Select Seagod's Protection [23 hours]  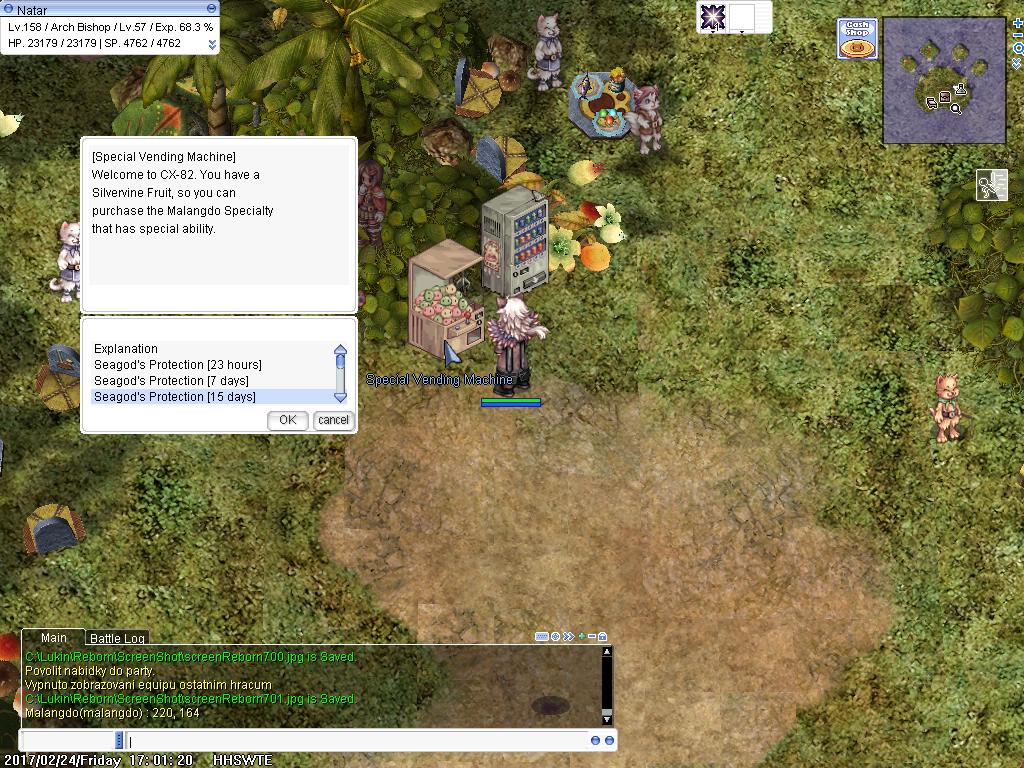178,365
